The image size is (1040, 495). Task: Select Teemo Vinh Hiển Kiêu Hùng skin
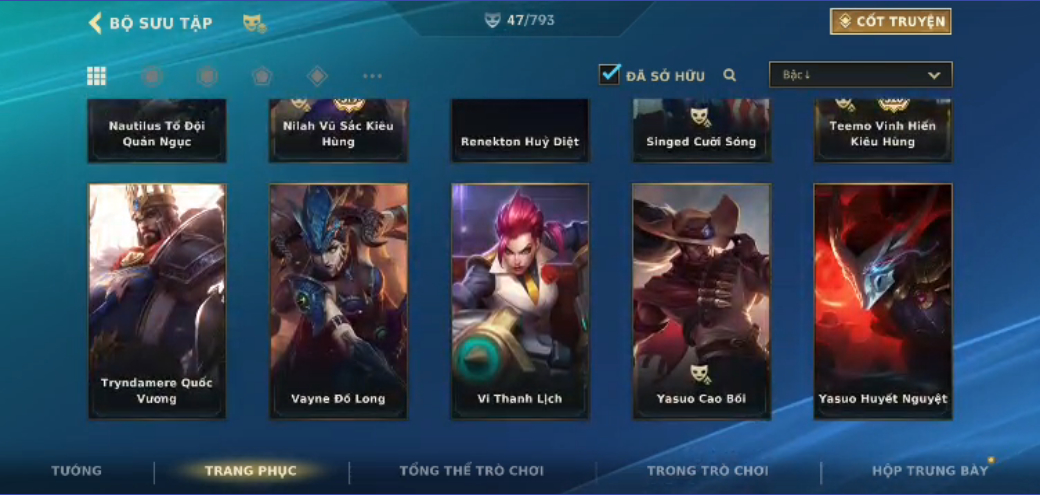pyautogui.click(x=882, y=131)
